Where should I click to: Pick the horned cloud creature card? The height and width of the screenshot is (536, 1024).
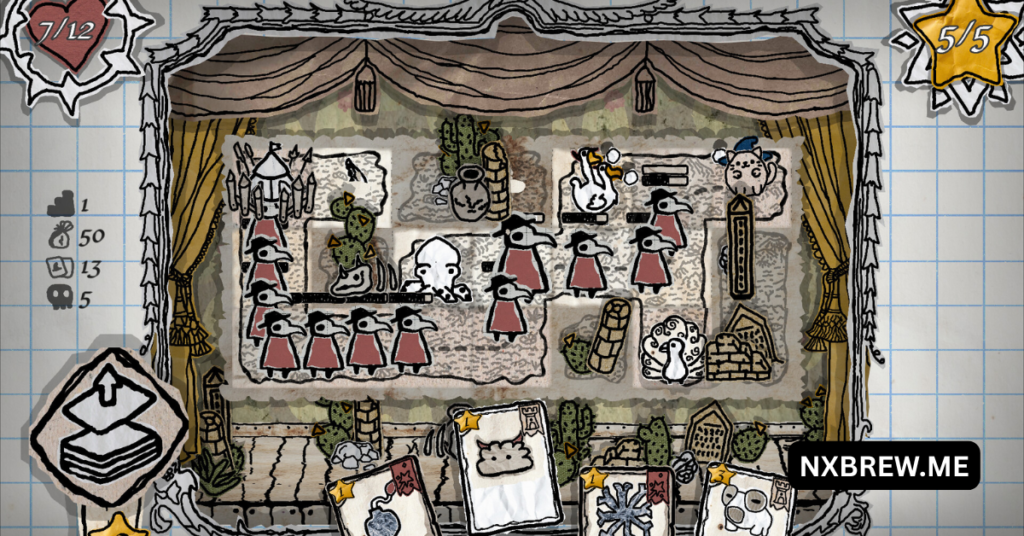[507, 466]
